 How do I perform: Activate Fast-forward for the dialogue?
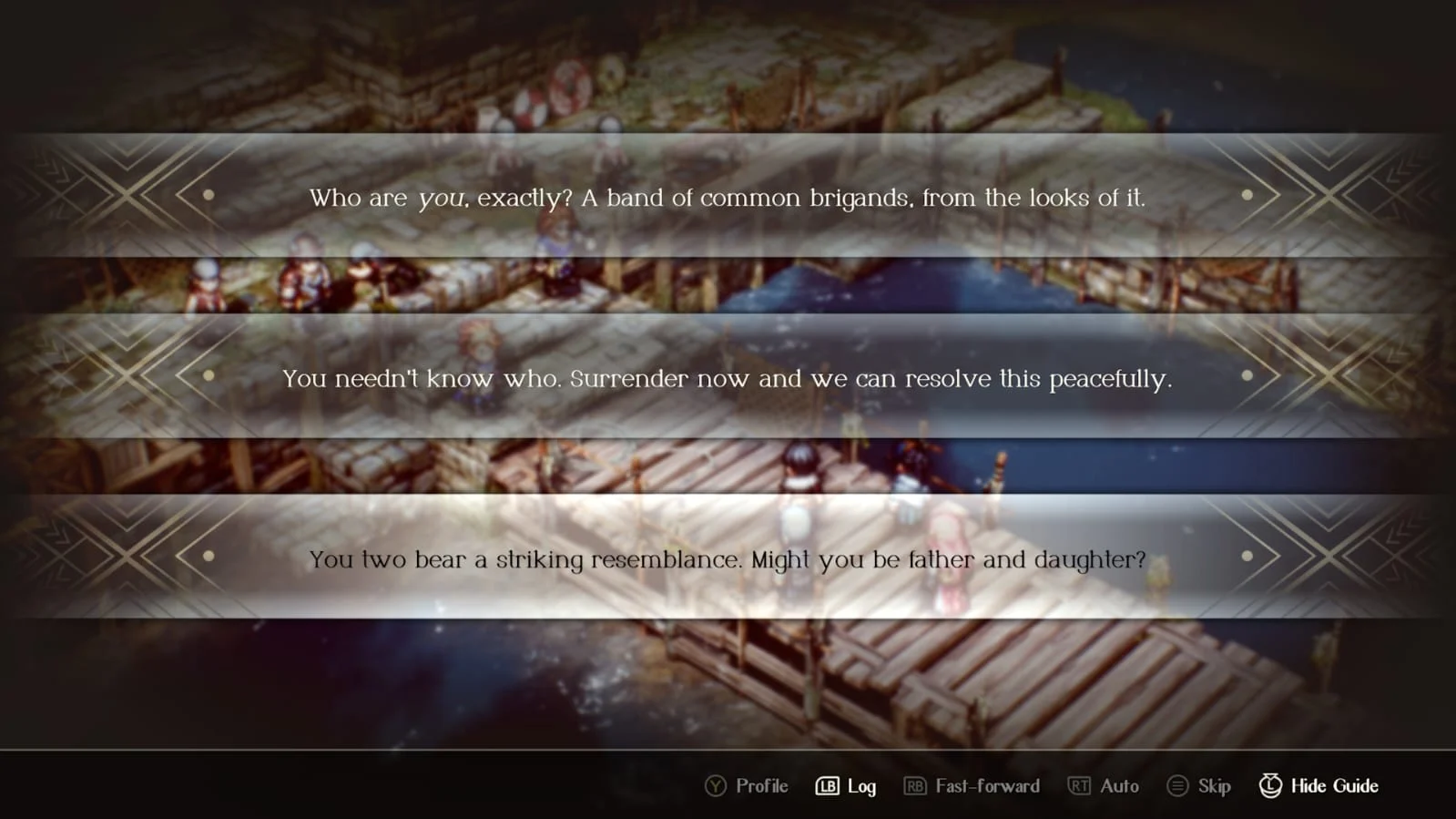click(972, 785)
